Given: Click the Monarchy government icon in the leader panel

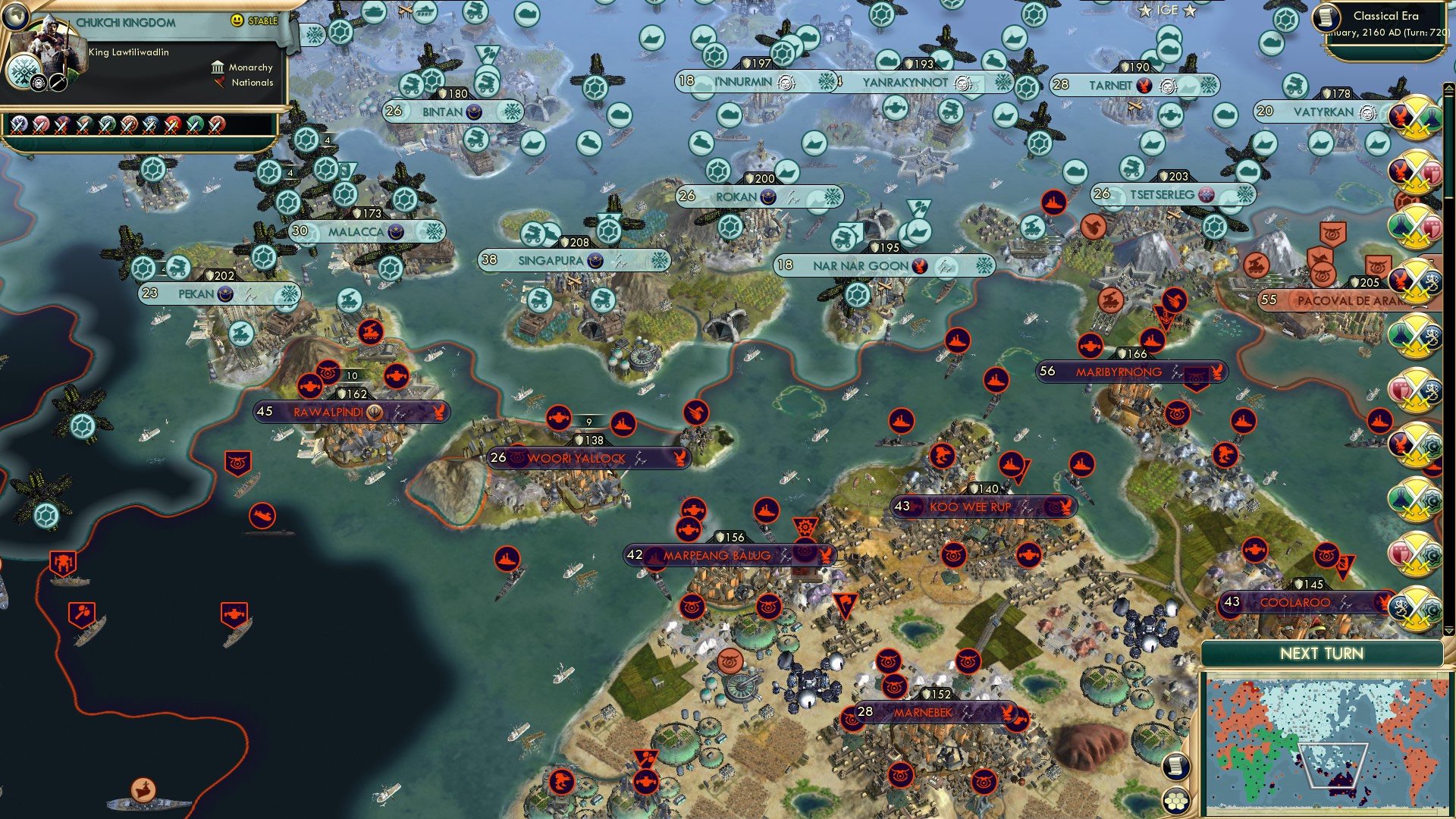Looking at the screenshot, I should [218, 67].
